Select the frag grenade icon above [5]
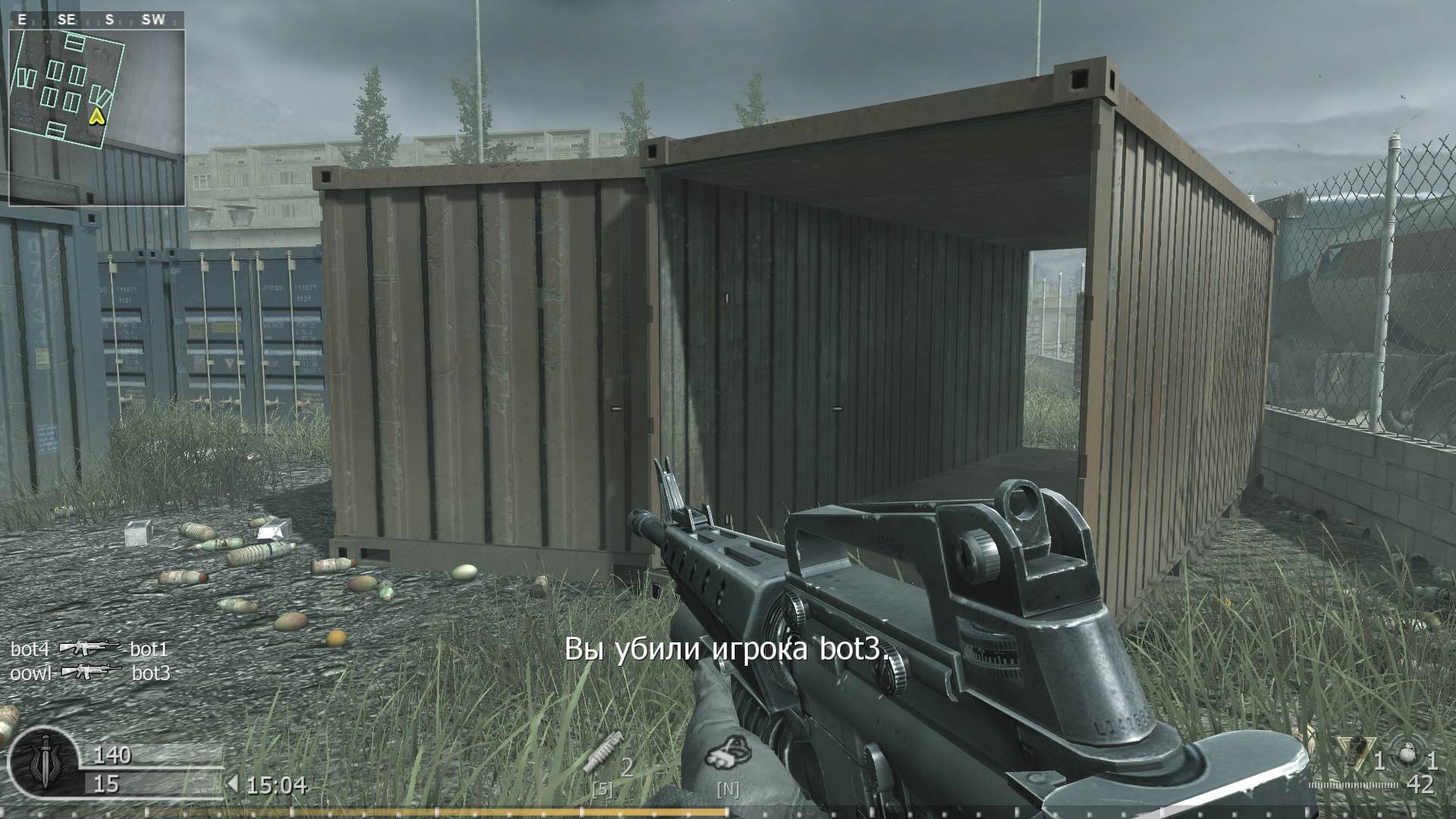The image size is (1456, 819). (x=603, y=751)
